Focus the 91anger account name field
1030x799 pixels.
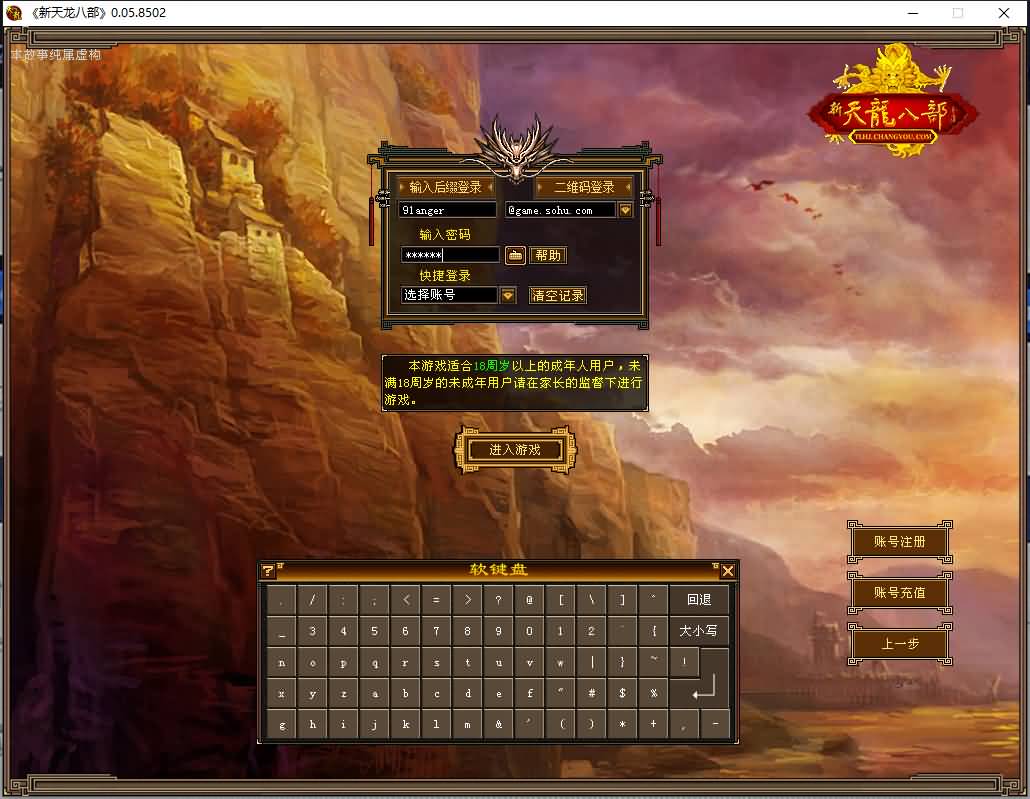coord(447,211)
